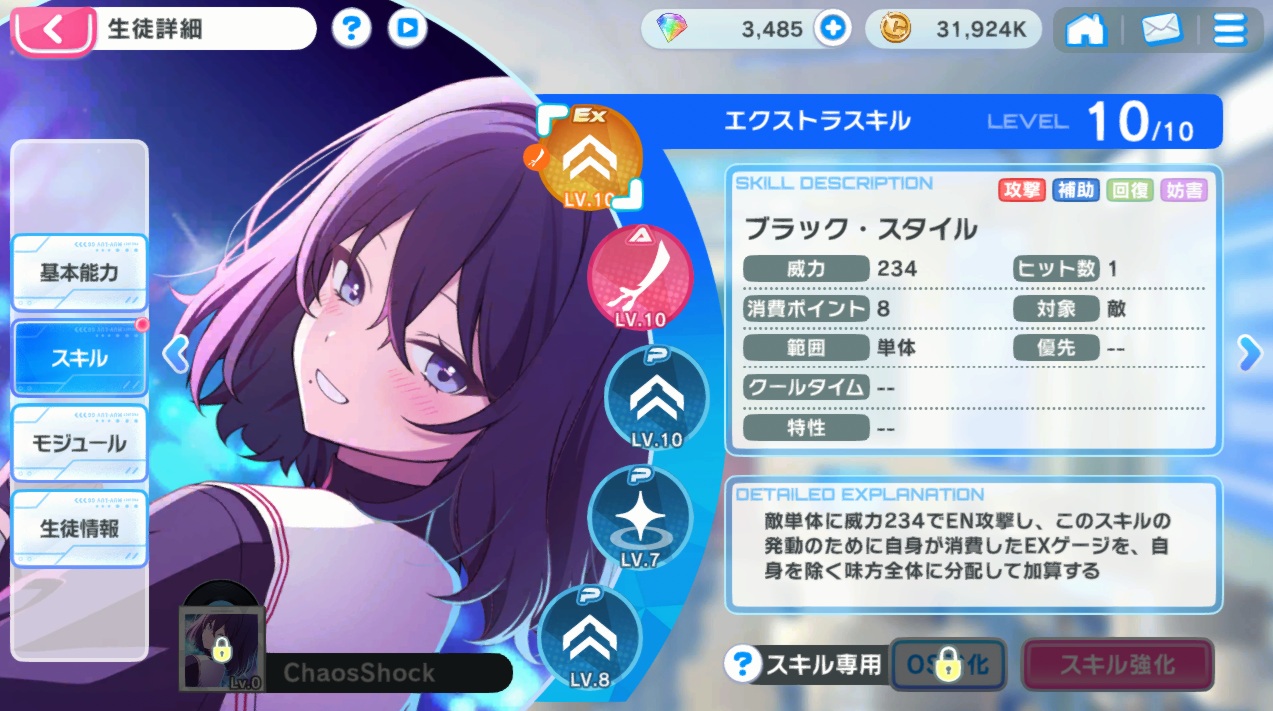Open the mailbox envelope icon
The width and height of the screenshot is (1273, 711).
[1161, 30]
